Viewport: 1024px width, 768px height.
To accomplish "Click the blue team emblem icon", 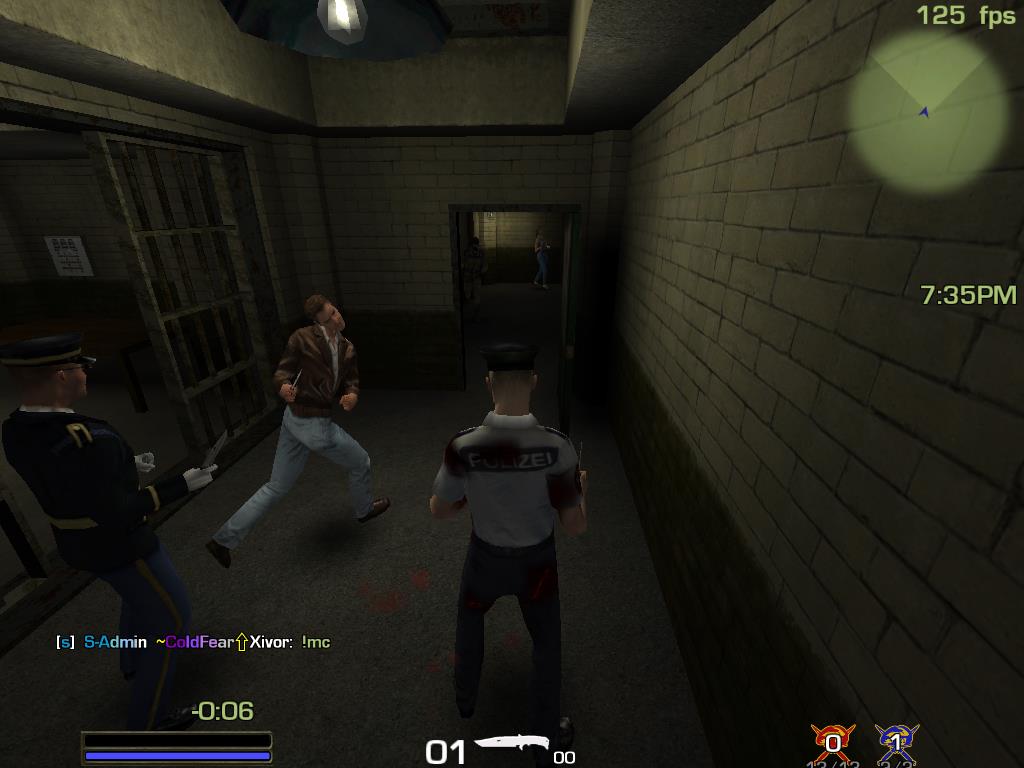I will (896, 741).
